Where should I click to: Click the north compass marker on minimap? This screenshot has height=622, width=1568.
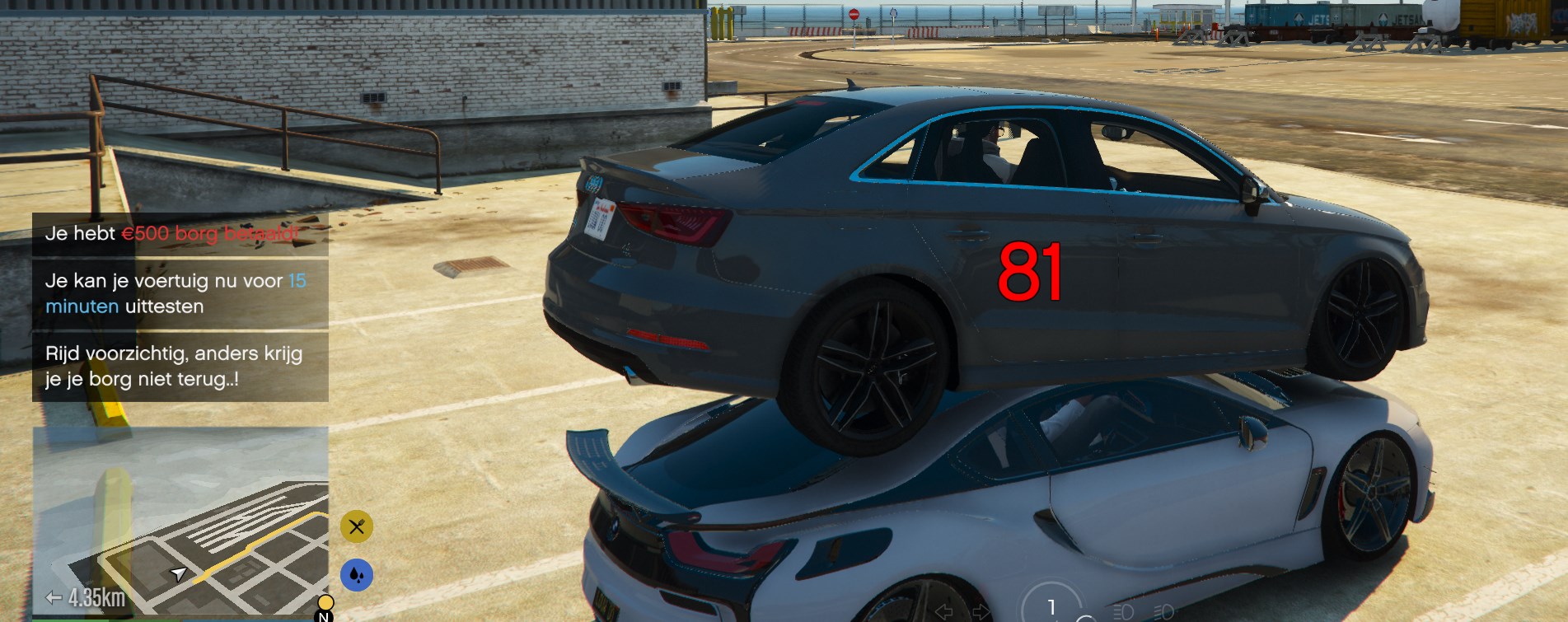click(x=325, y=616)
